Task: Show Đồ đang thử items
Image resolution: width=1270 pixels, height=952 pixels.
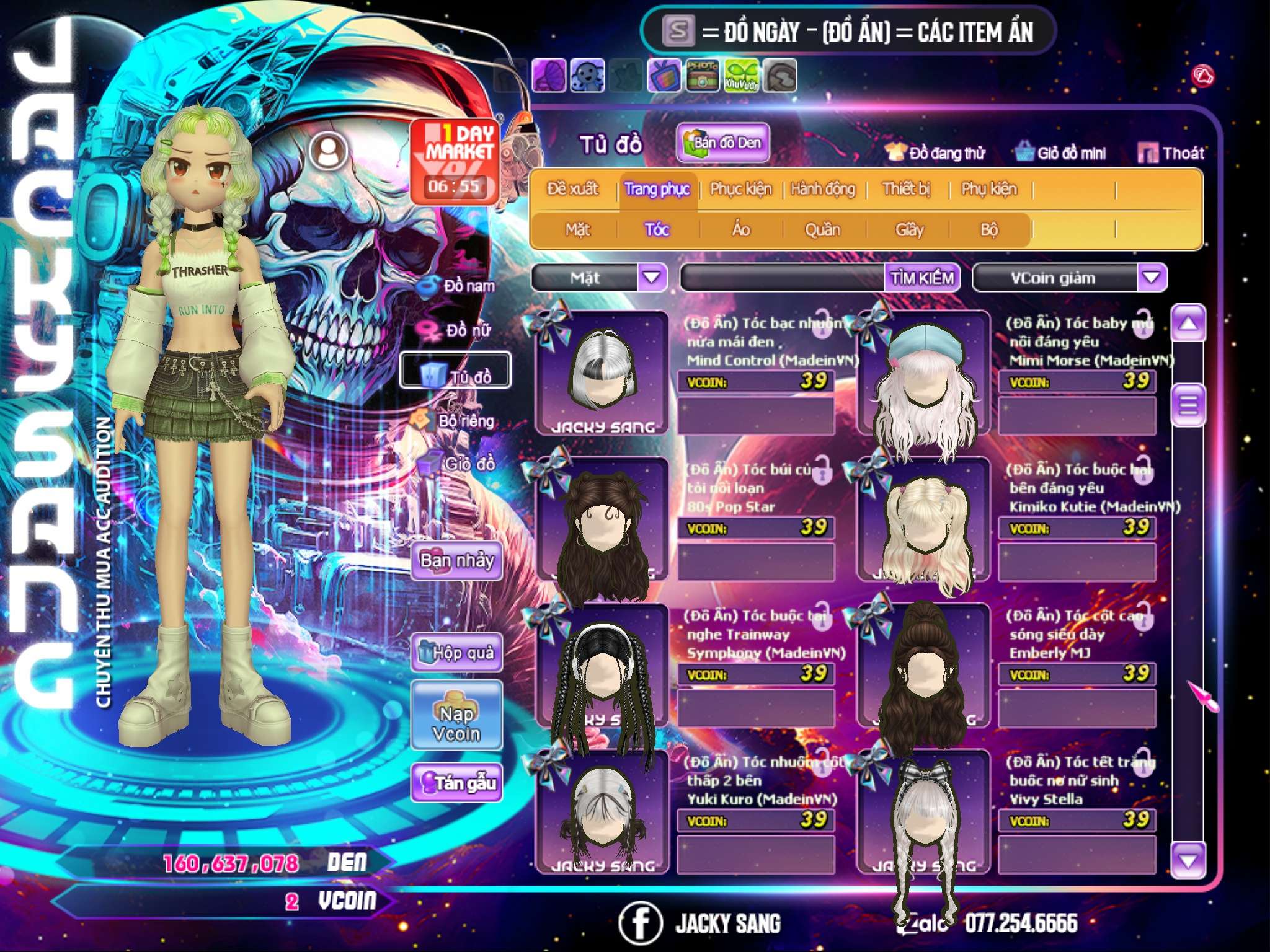Action: click(936, 153)
